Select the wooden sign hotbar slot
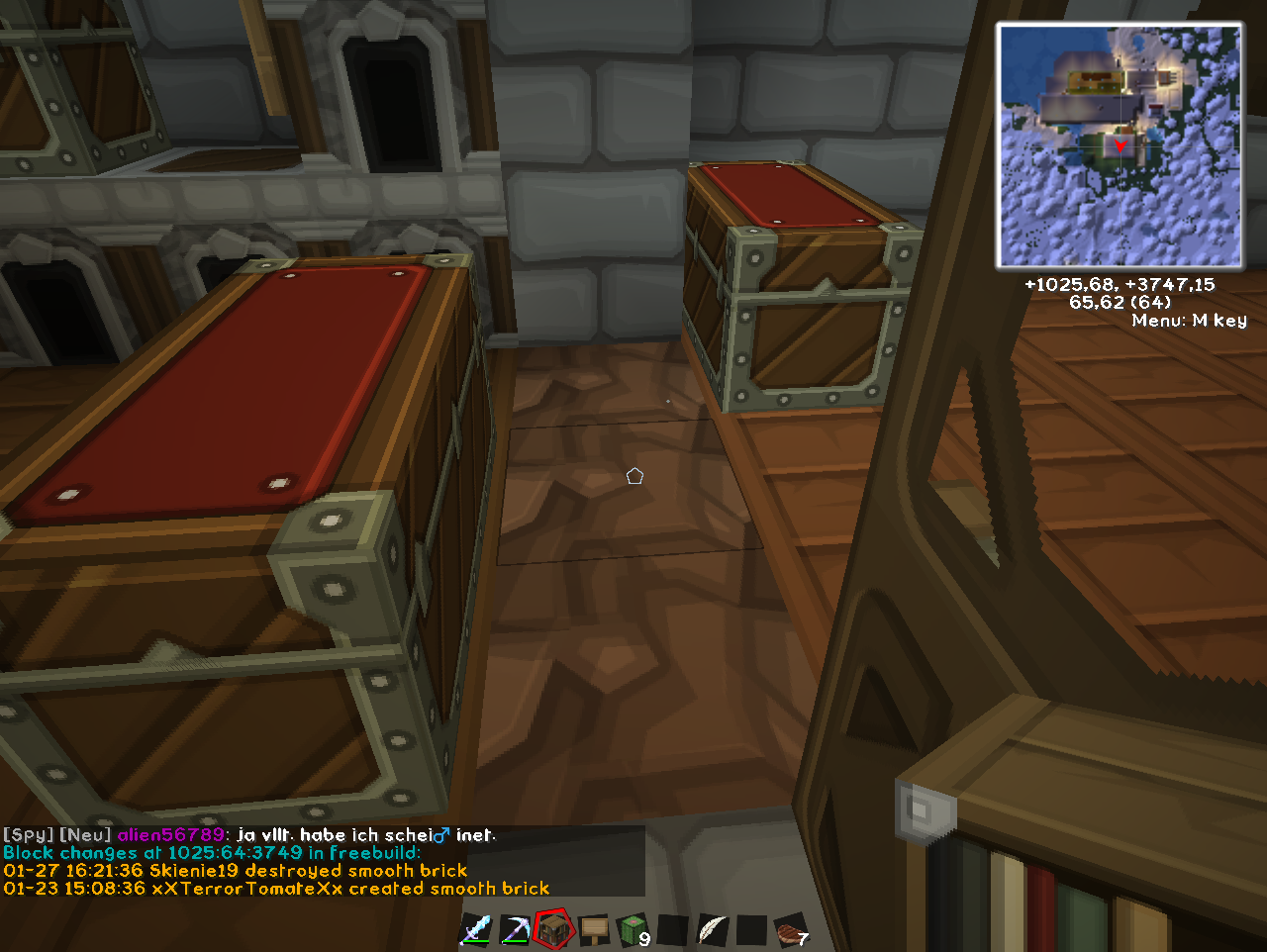Screen dimensions: 1267x952 tap(594, 930)
